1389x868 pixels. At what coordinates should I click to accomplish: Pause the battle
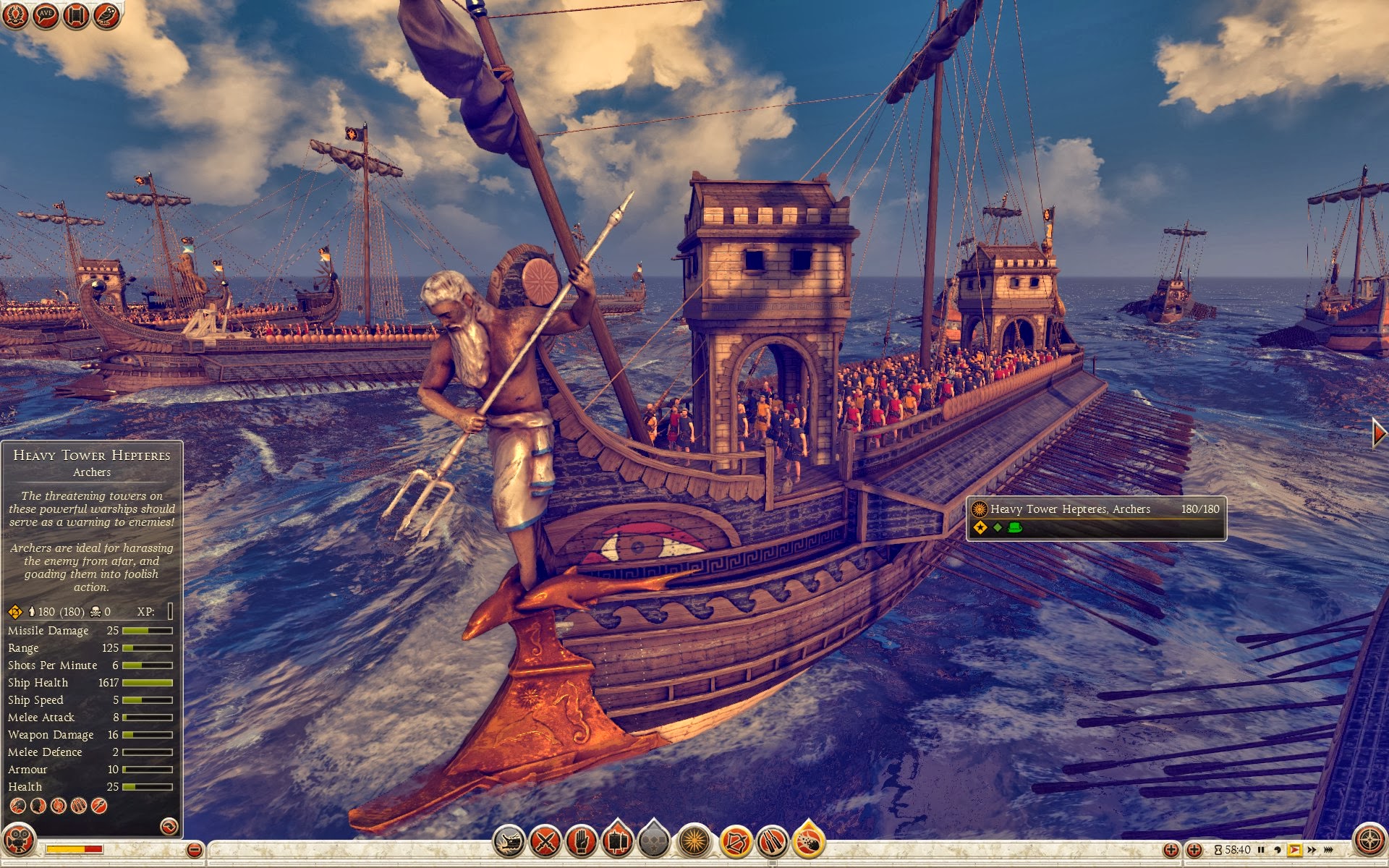tap(1261, 849)
